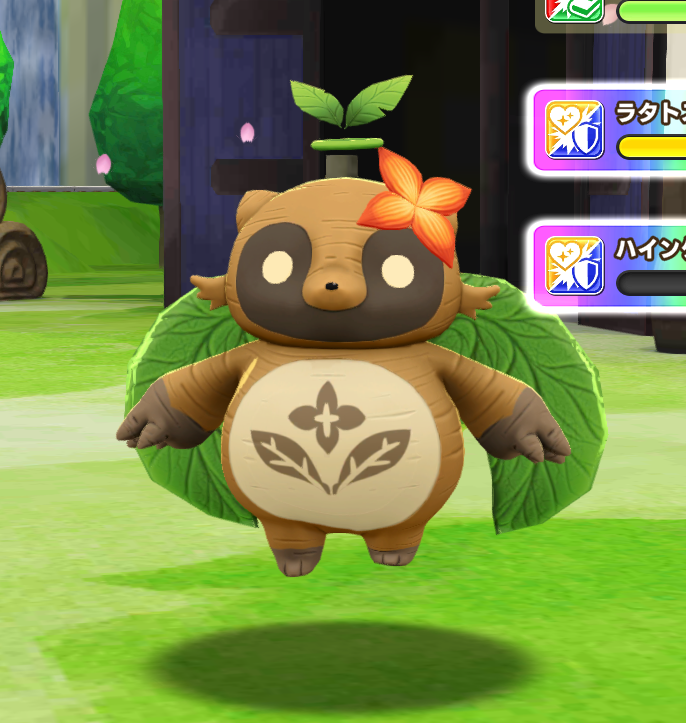Tap the red and green skill icon
Viewport: 686px width, 723px height.
(574, 8)
